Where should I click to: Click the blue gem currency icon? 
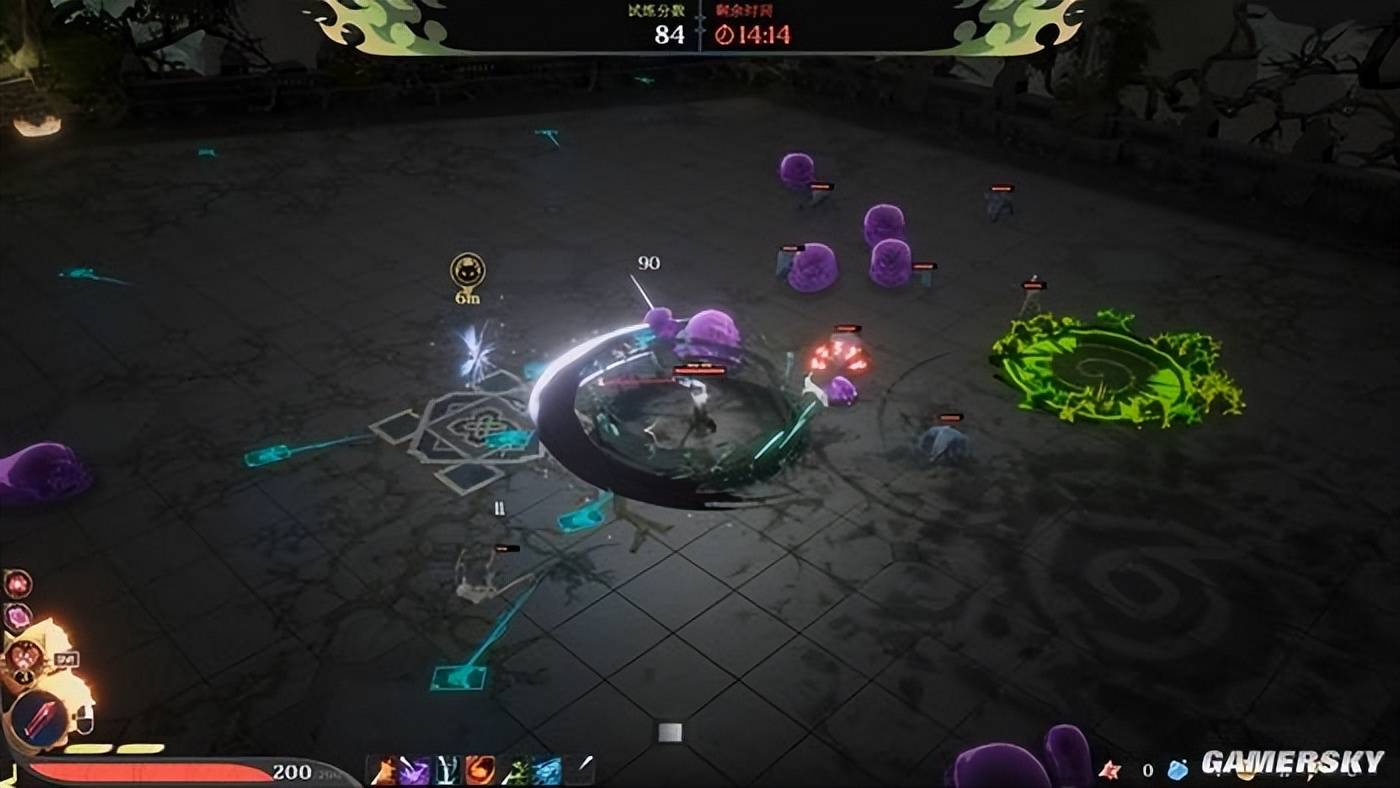pyautogui.click(x=1179, y=770)
